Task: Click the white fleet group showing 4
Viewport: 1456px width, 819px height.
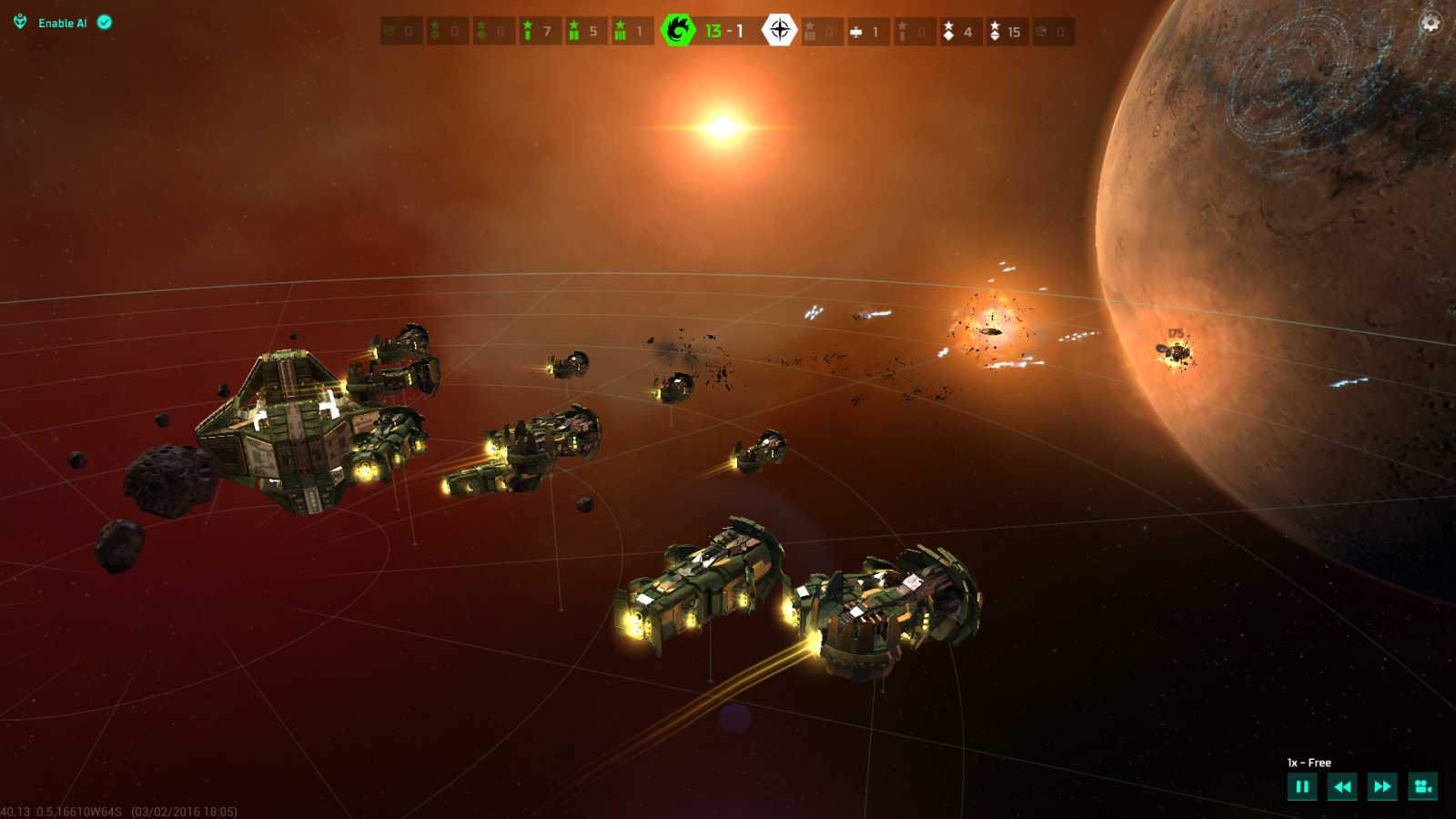Action: [960, 32]
